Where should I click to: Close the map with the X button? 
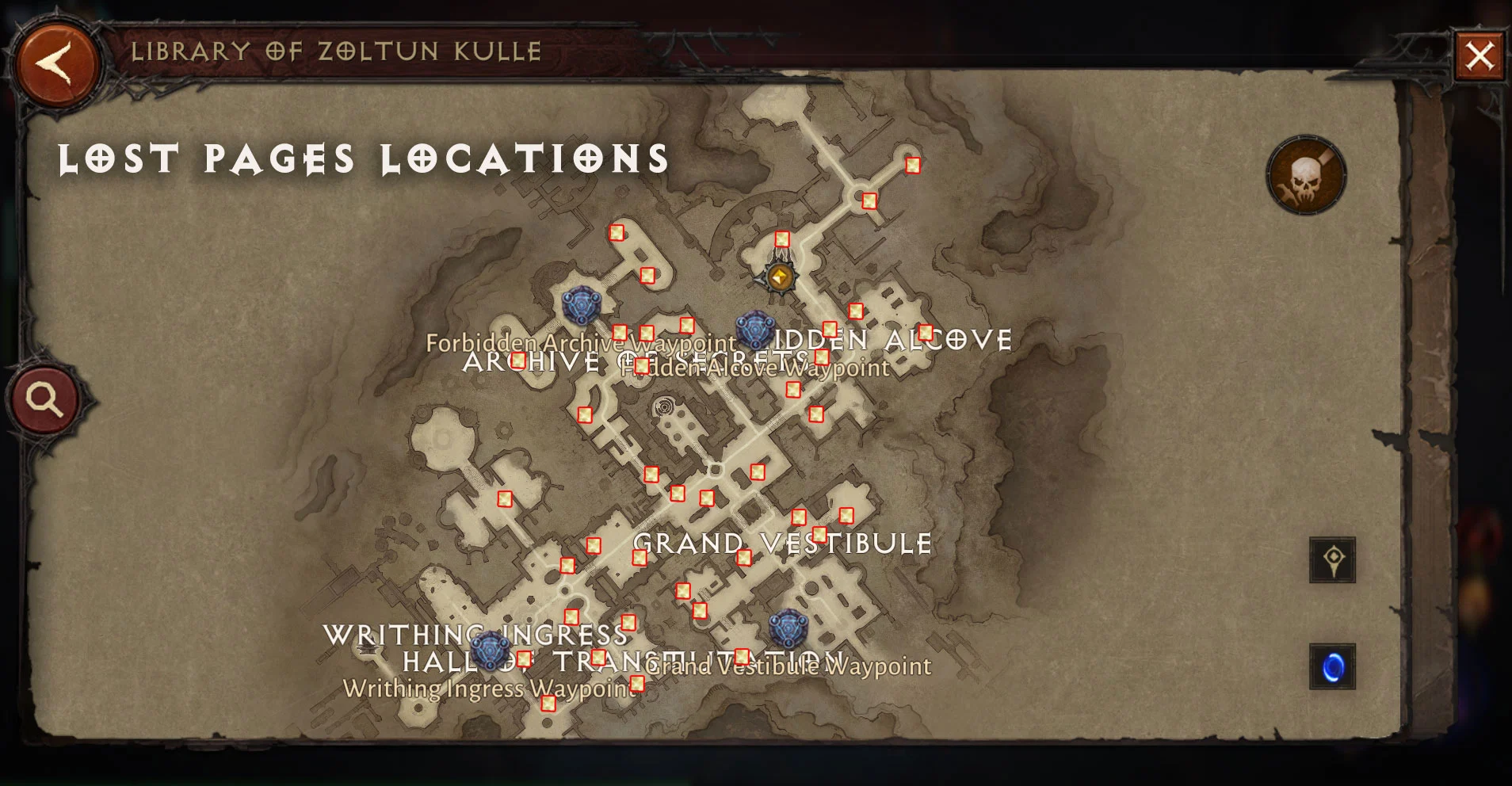tap(1479, 56)
